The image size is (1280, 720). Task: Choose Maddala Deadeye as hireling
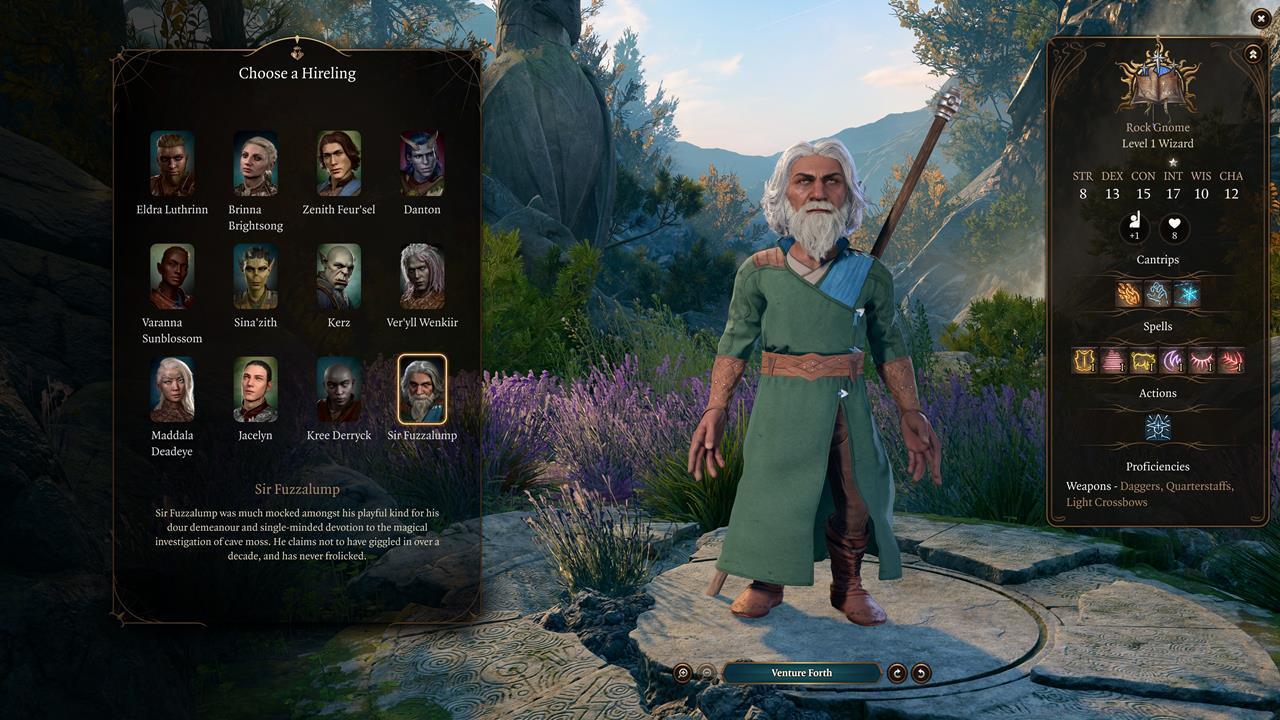172,389
